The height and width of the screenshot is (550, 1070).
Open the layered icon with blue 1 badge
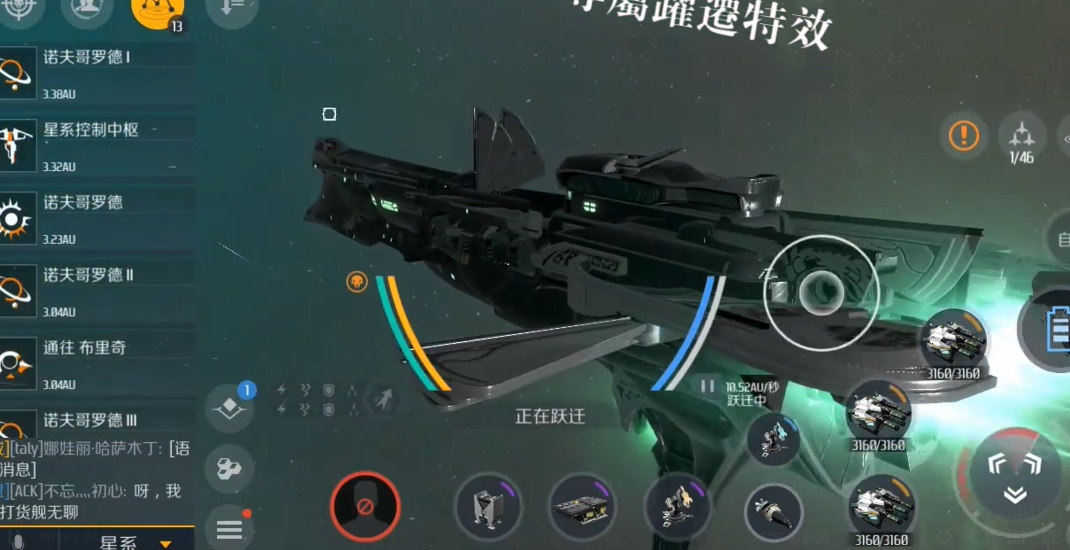[x=229, y=408]
